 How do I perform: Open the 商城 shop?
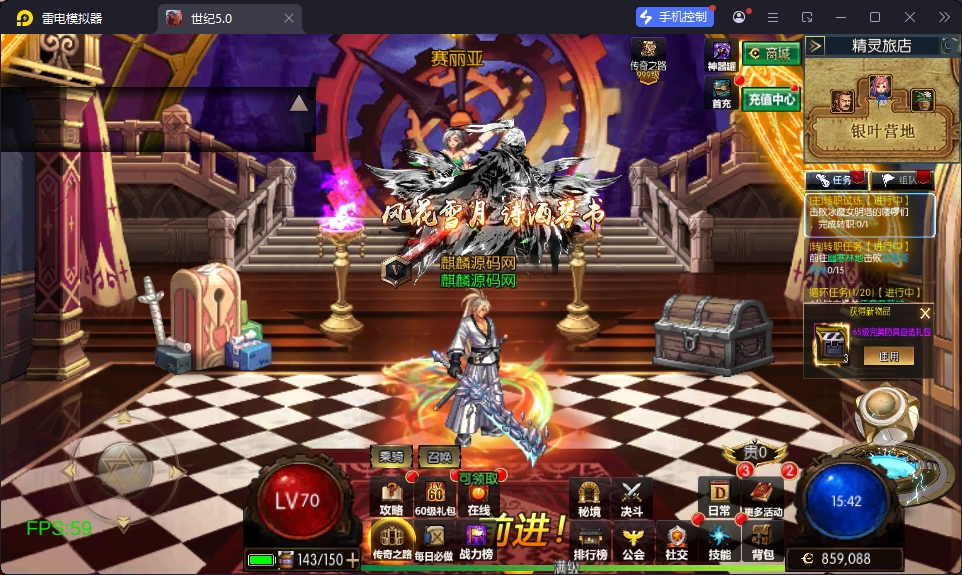click(x=771, y=54)
